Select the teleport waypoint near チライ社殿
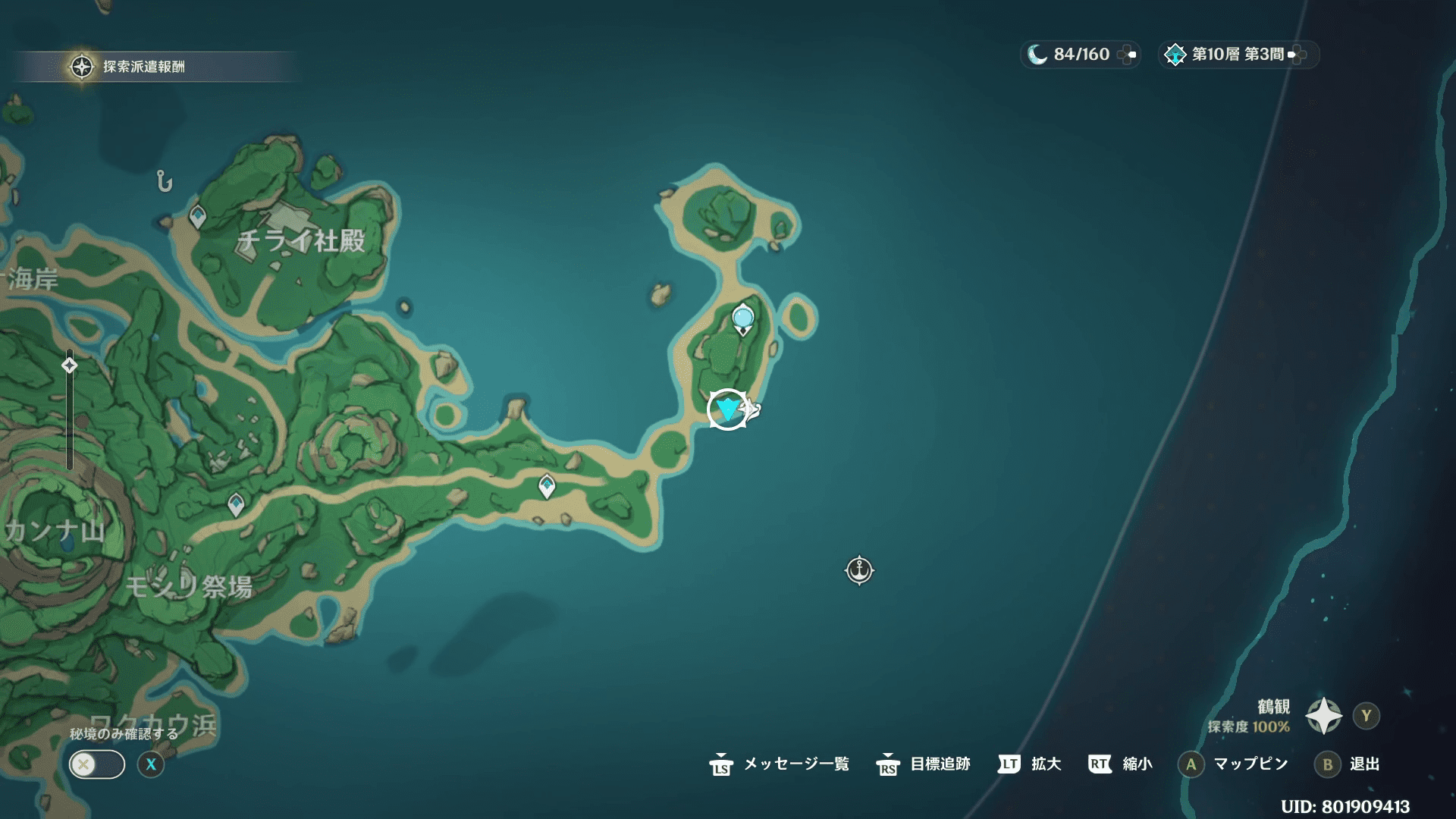 (198, 217)
